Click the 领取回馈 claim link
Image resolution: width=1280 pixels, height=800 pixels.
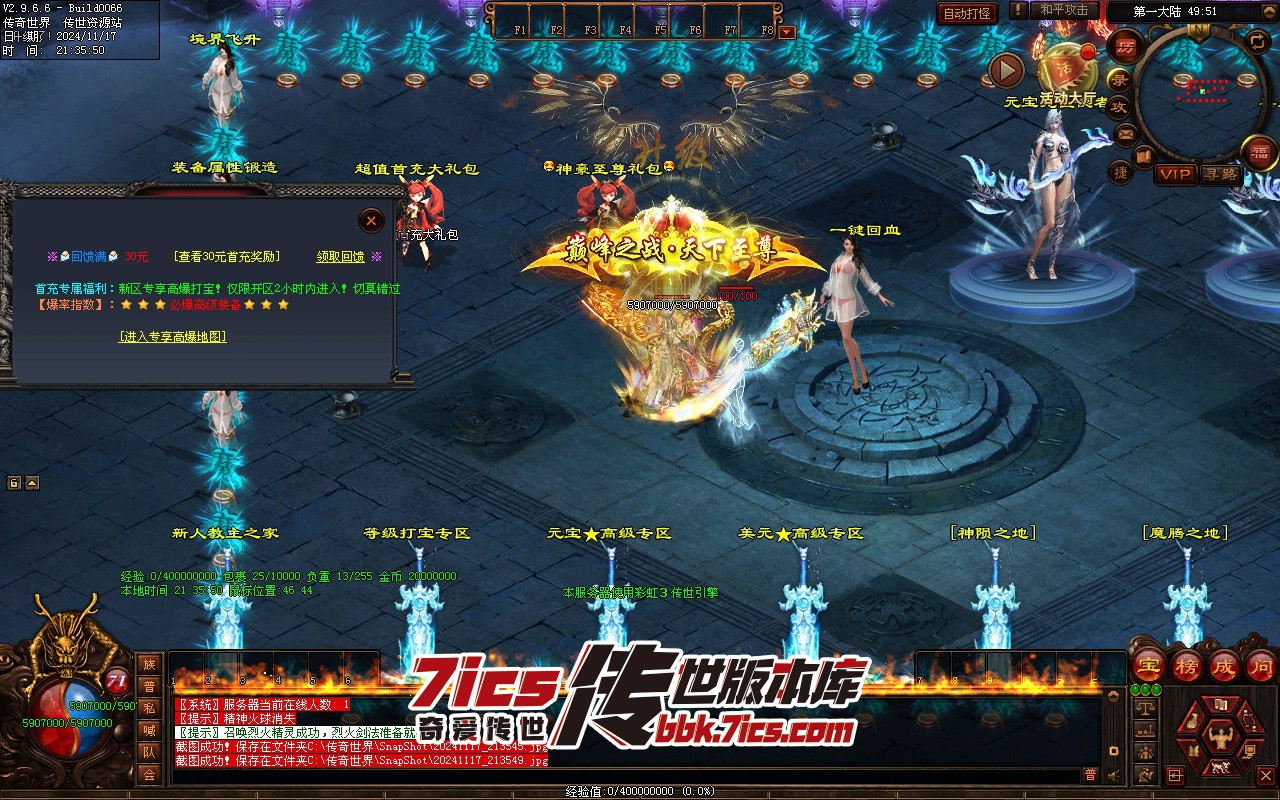[x=340, y=257]
